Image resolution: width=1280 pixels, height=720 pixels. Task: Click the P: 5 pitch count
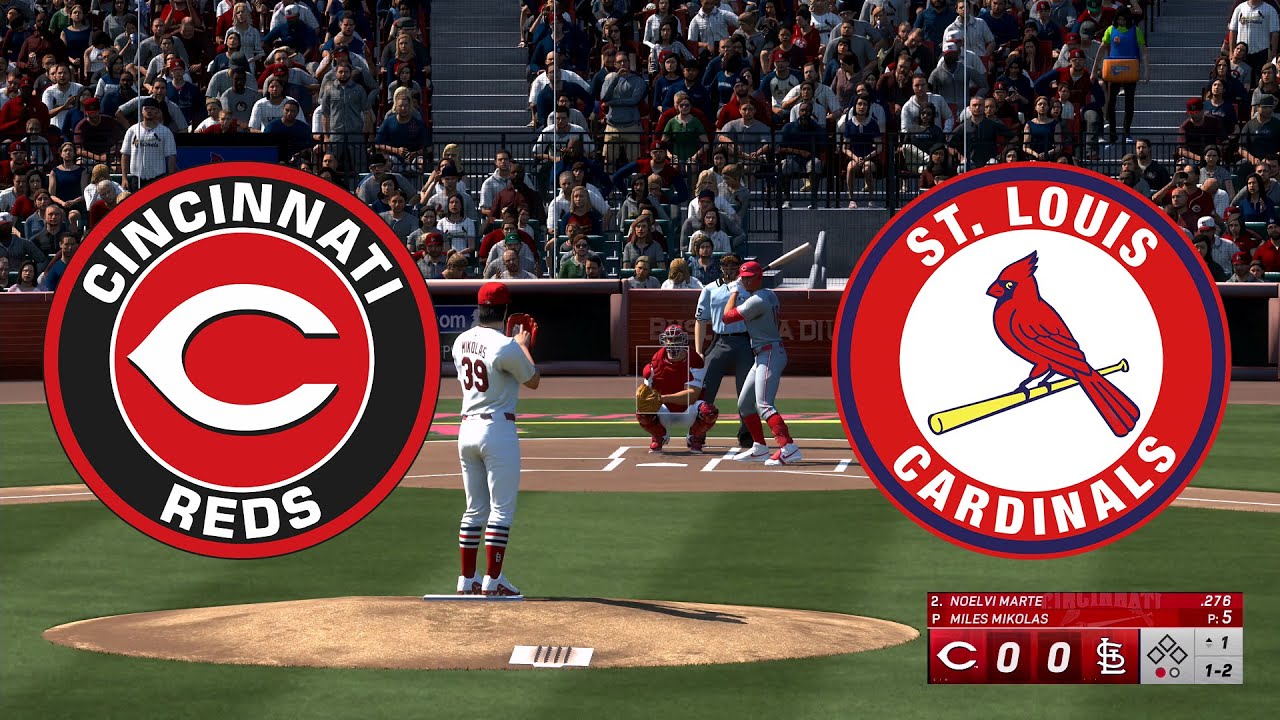click(1221, 617)
